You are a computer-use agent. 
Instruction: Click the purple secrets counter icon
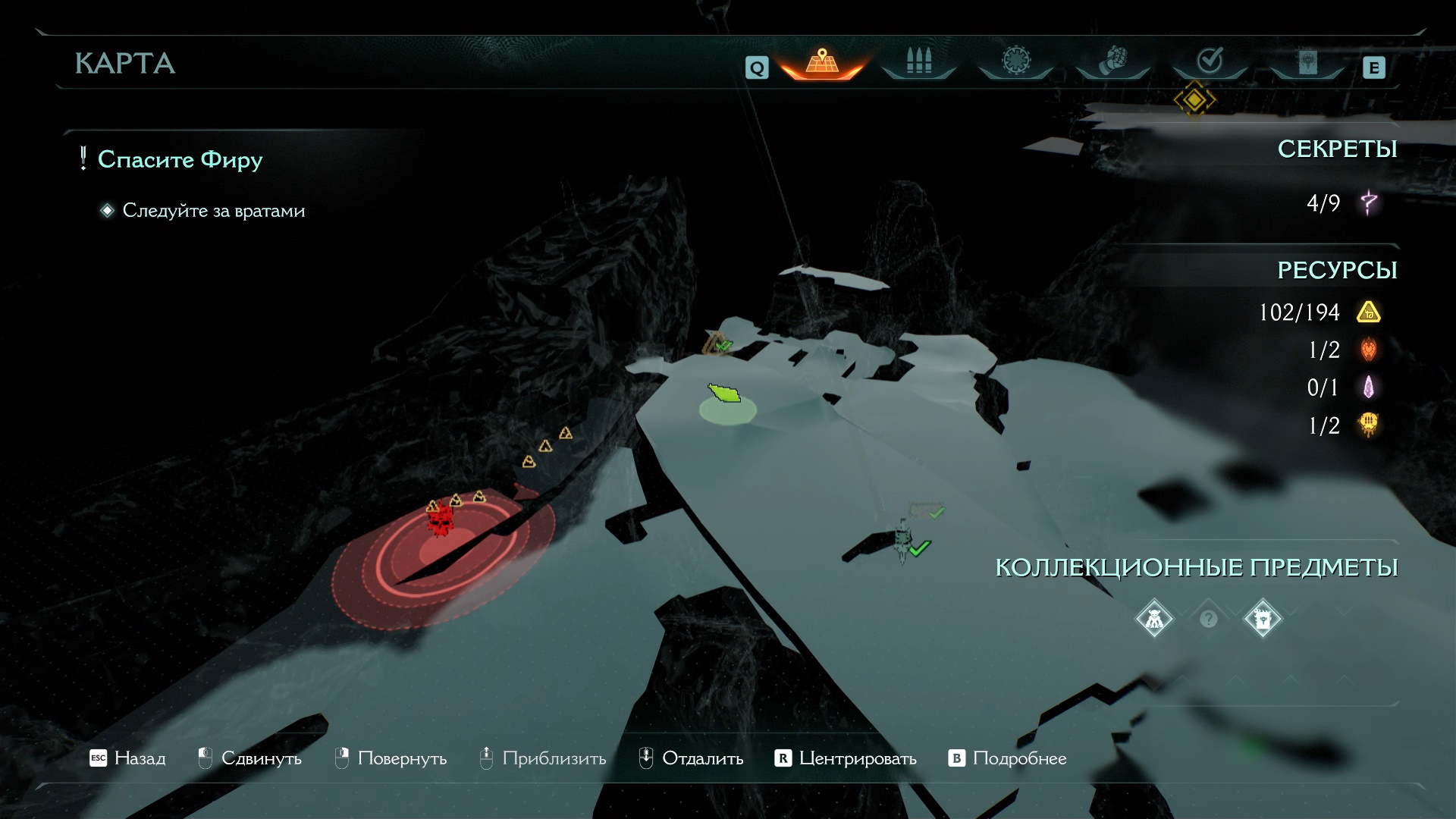point(1369,203)
